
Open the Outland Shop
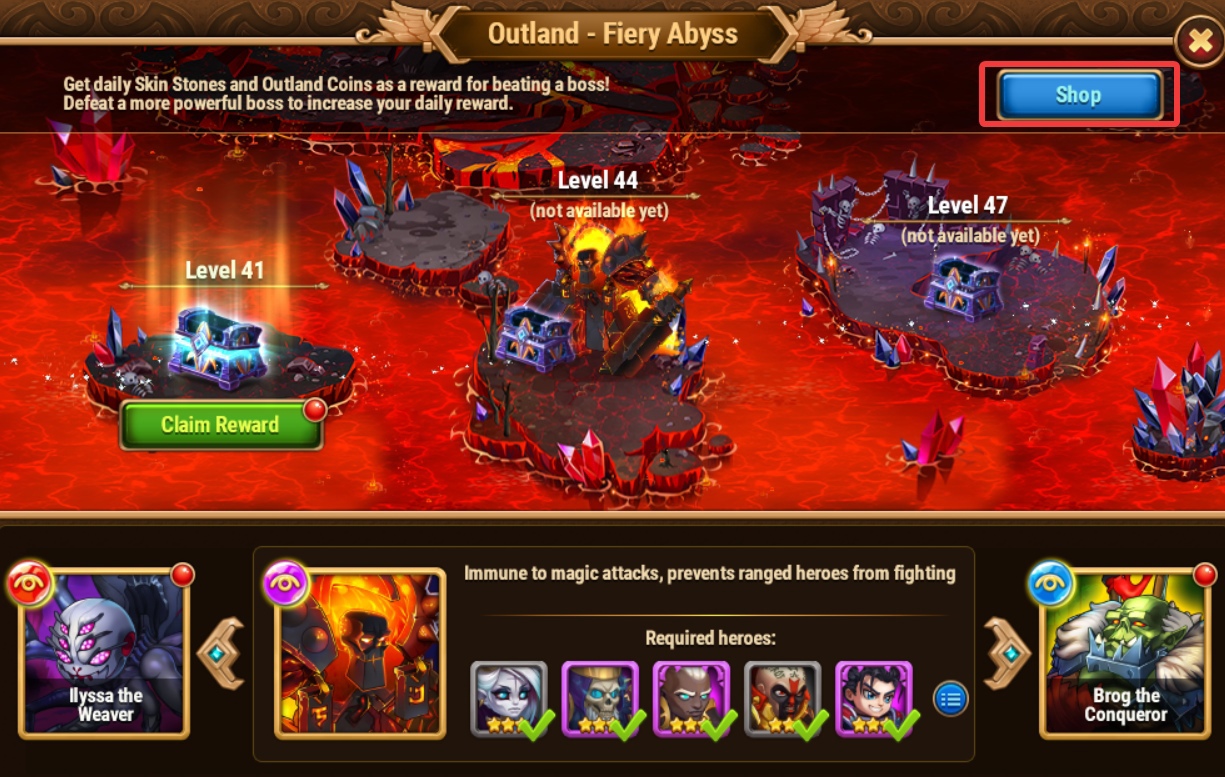[x=1078, y=95]
